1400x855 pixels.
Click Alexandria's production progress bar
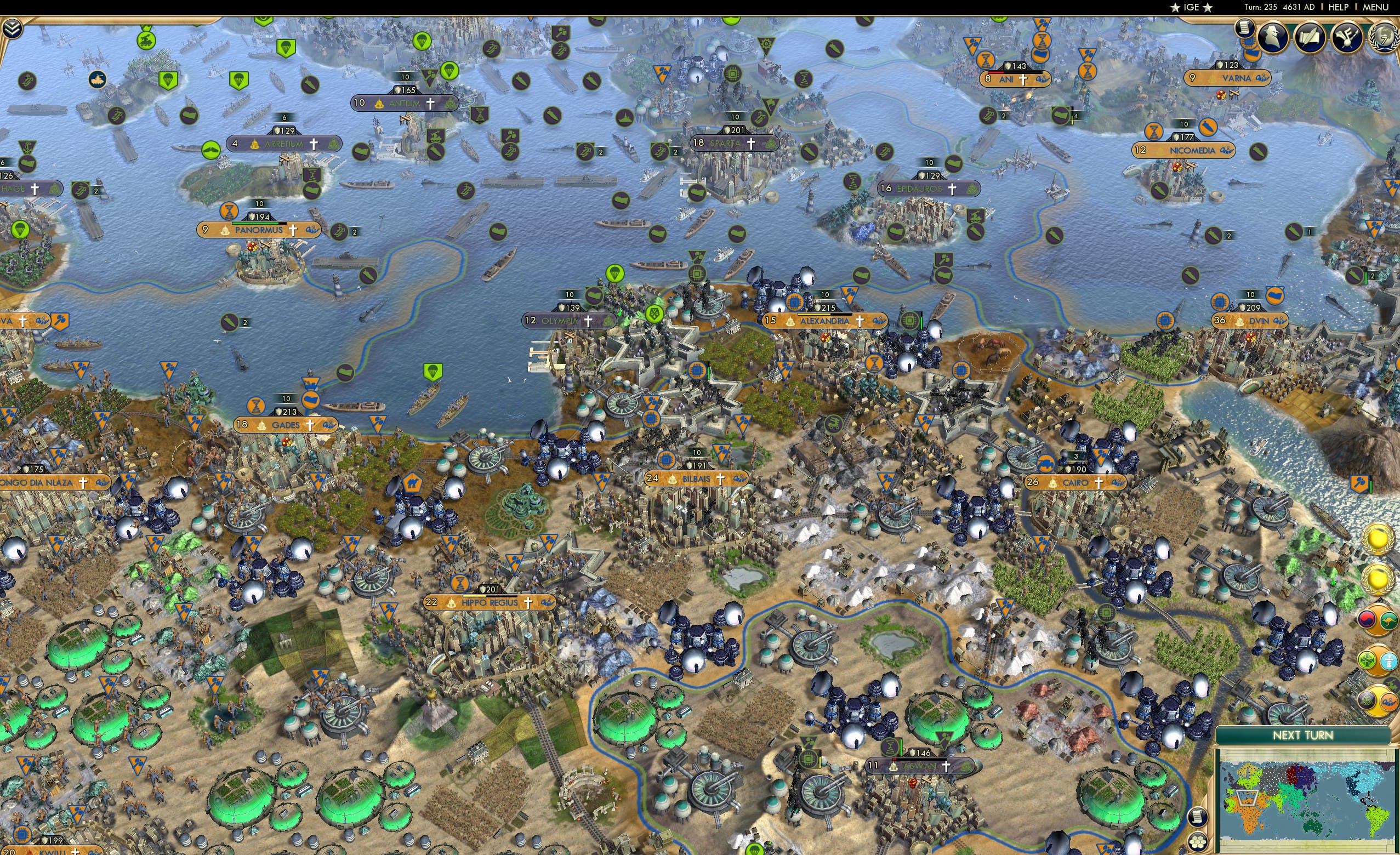(824, 316)
